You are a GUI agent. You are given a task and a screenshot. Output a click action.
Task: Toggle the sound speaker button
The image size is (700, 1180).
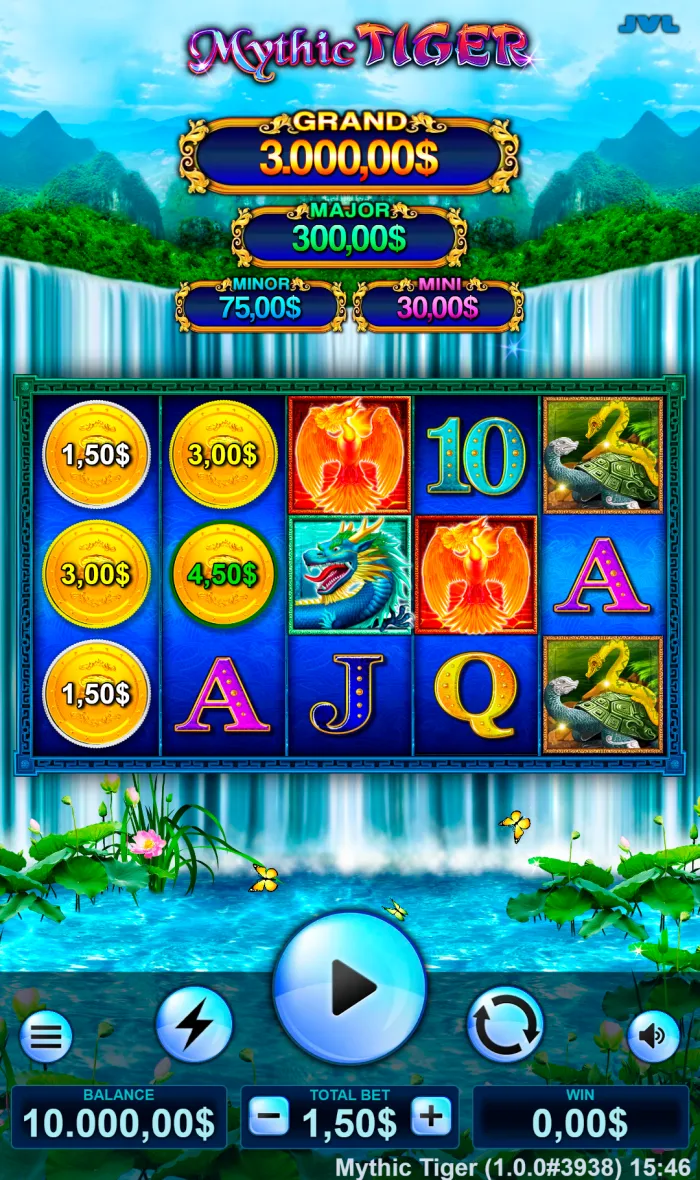pyautogui.click(x=653, y=1037)
